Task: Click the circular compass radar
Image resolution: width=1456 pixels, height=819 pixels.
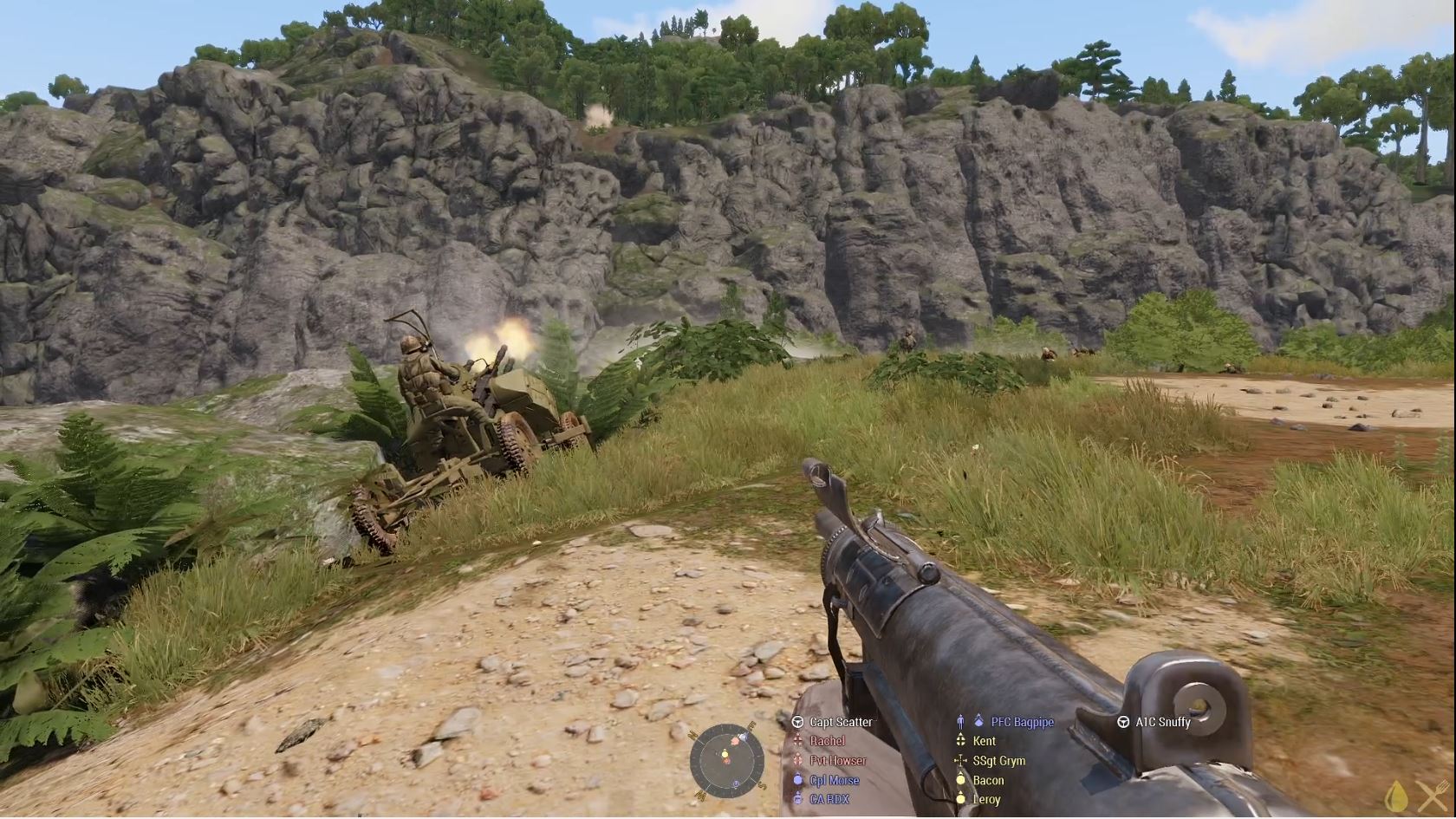Action: (x=726, y=760)
